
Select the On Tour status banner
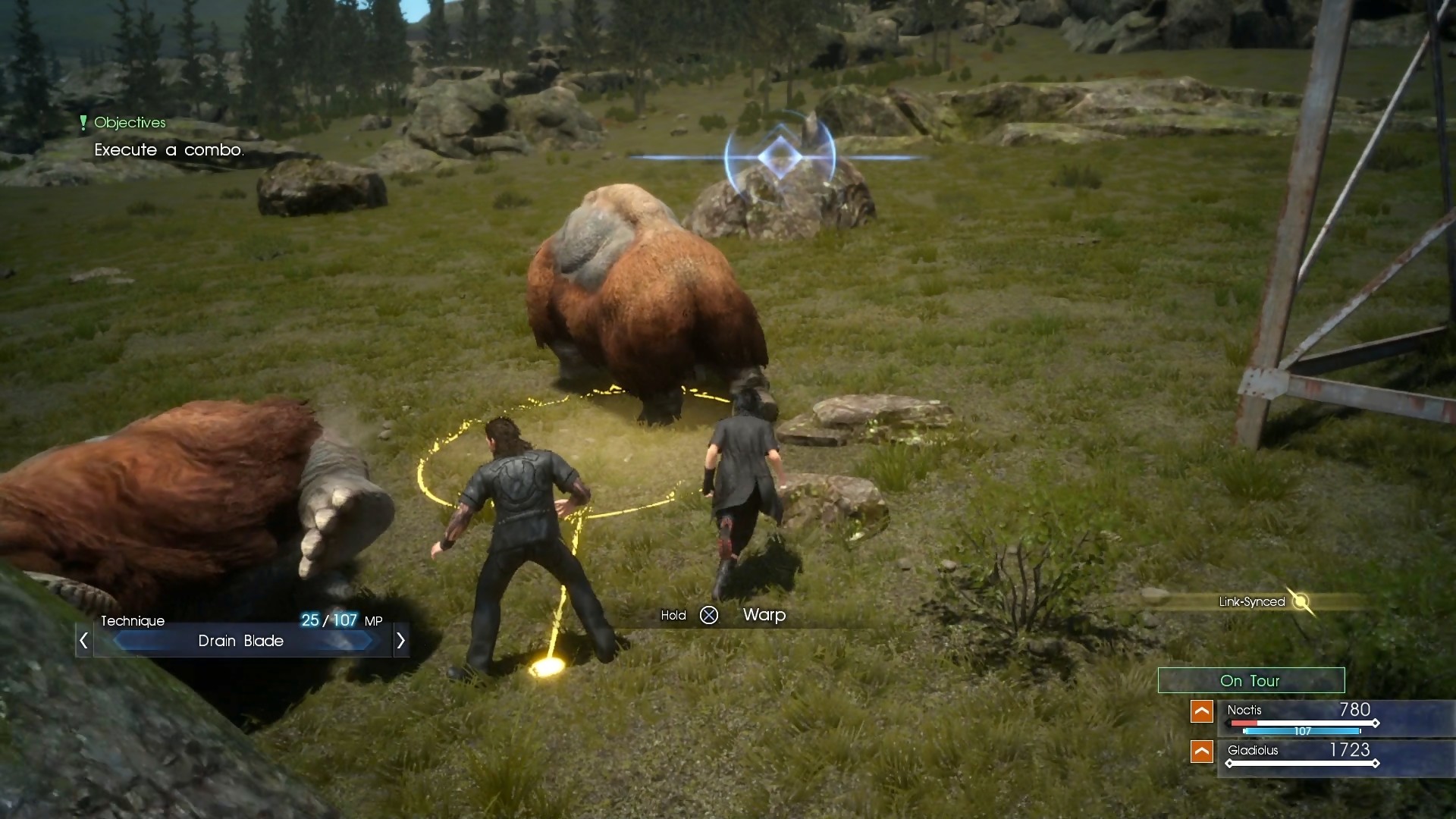[x=1251, y=680]
